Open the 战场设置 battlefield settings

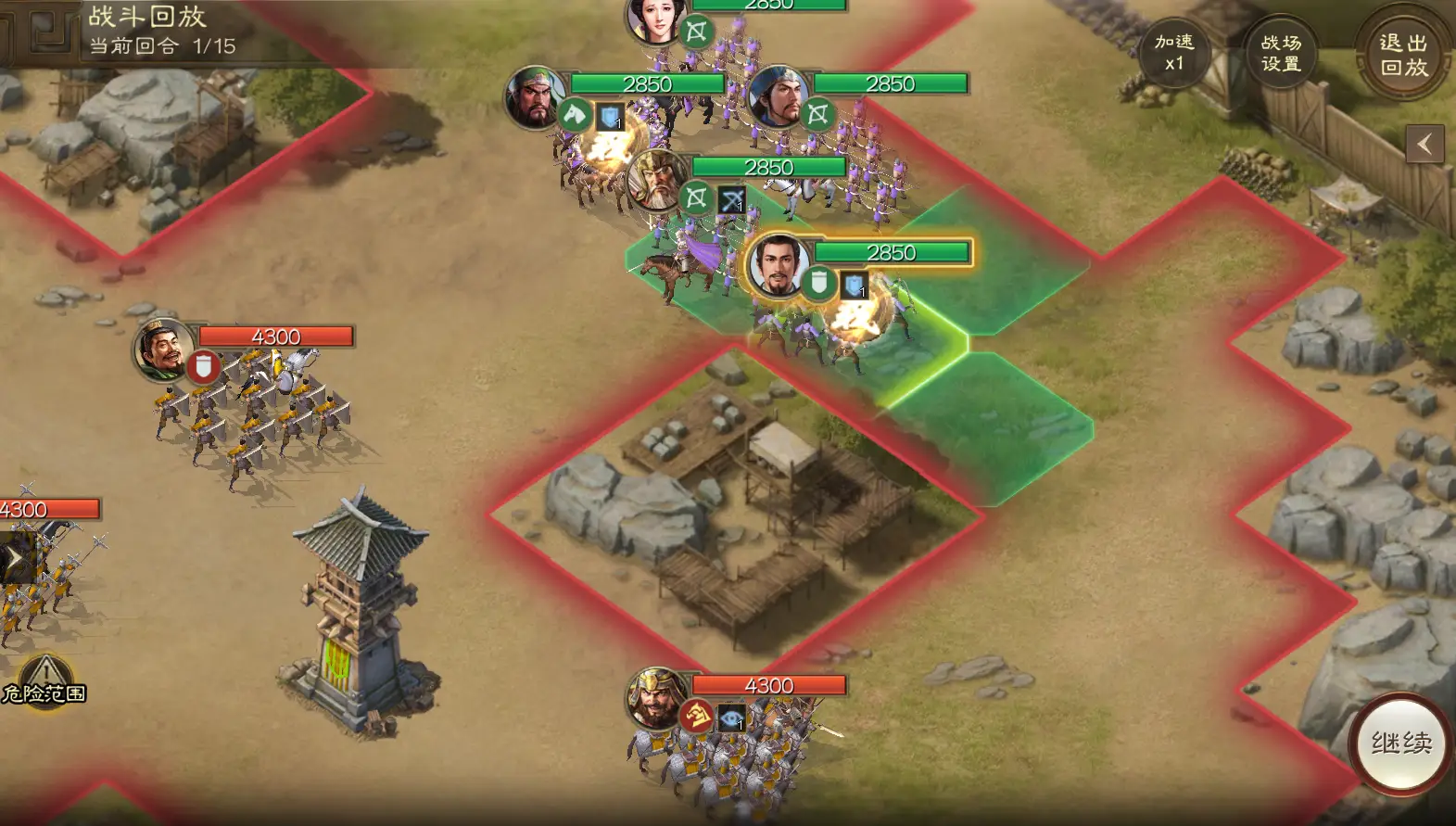(1281, 53)
